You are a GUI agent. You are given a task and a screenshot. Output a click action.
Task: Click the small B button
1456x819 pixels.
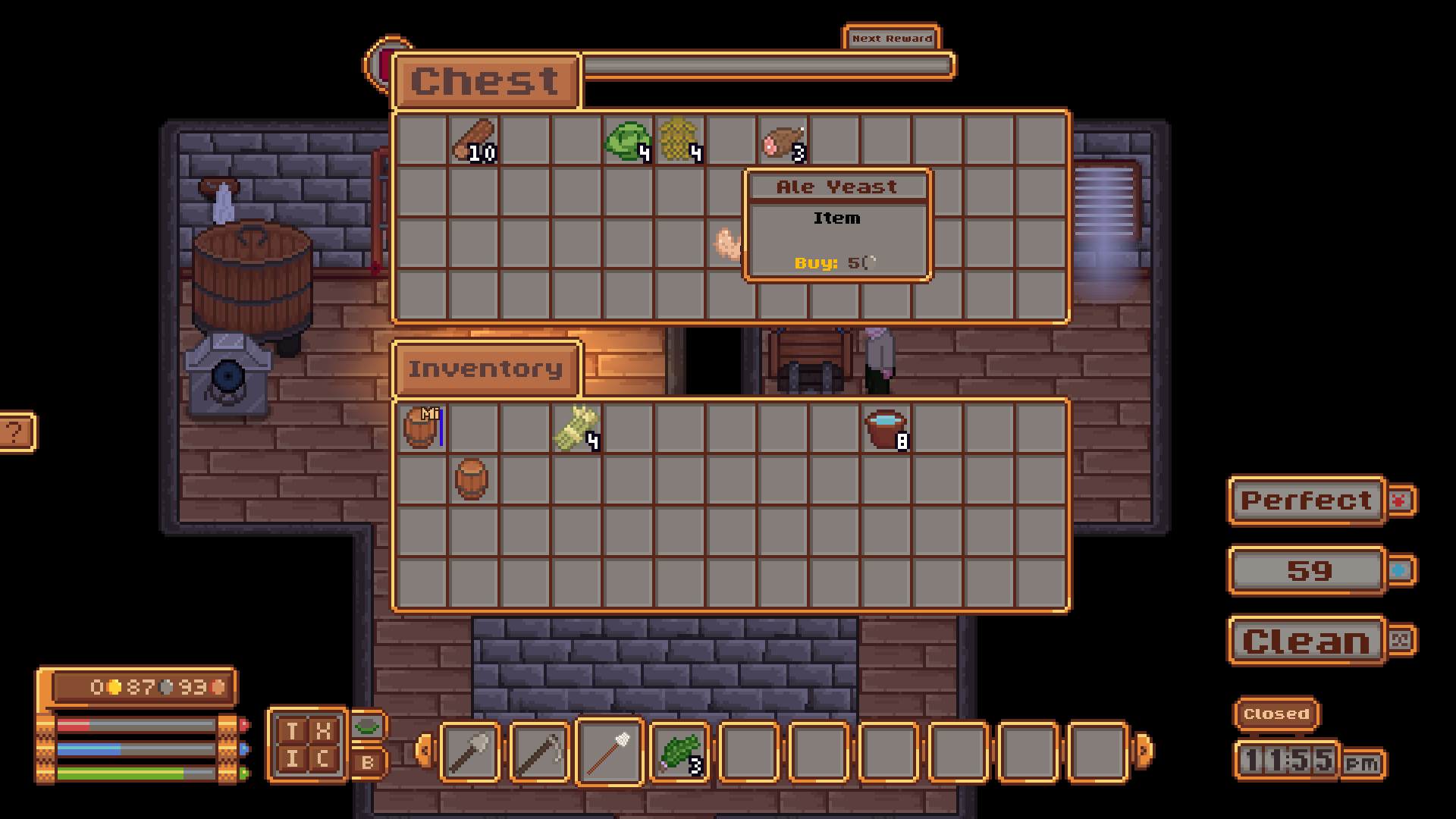tap(369, 762)
